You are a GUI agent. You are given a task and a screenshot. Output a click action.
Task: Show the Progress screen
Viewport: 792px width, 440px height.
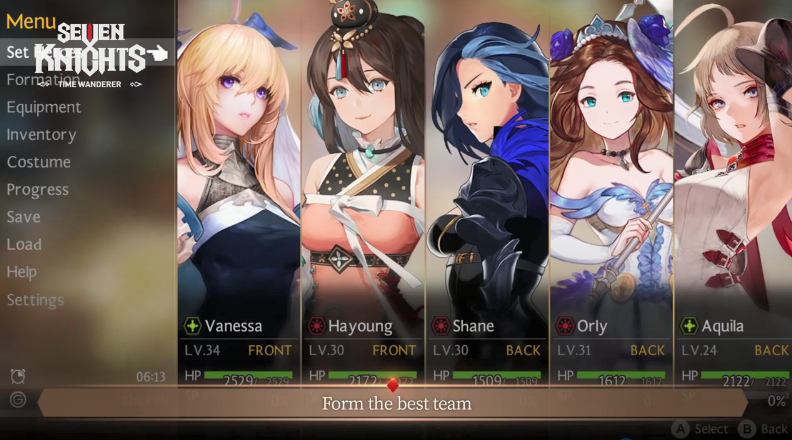pyautogui.click(x=38, y=189)
